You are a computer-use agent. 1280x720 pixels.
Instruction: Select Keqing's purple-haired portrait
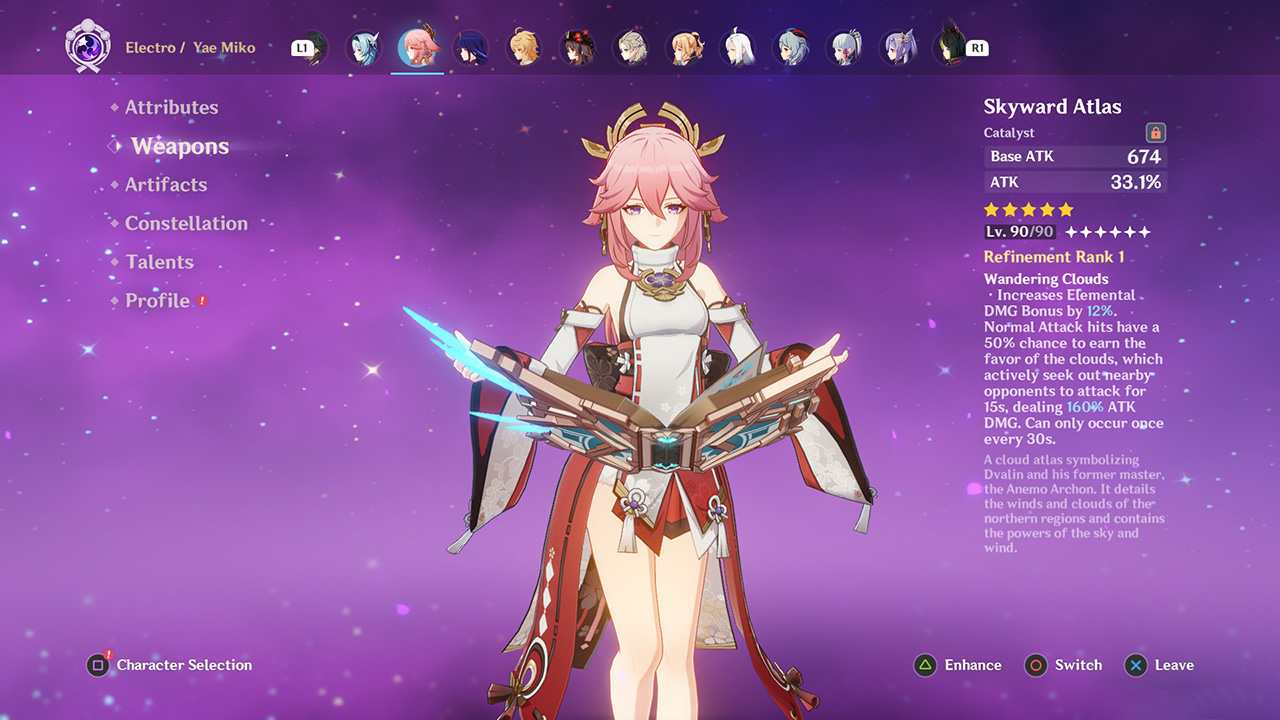pos(898,48)
